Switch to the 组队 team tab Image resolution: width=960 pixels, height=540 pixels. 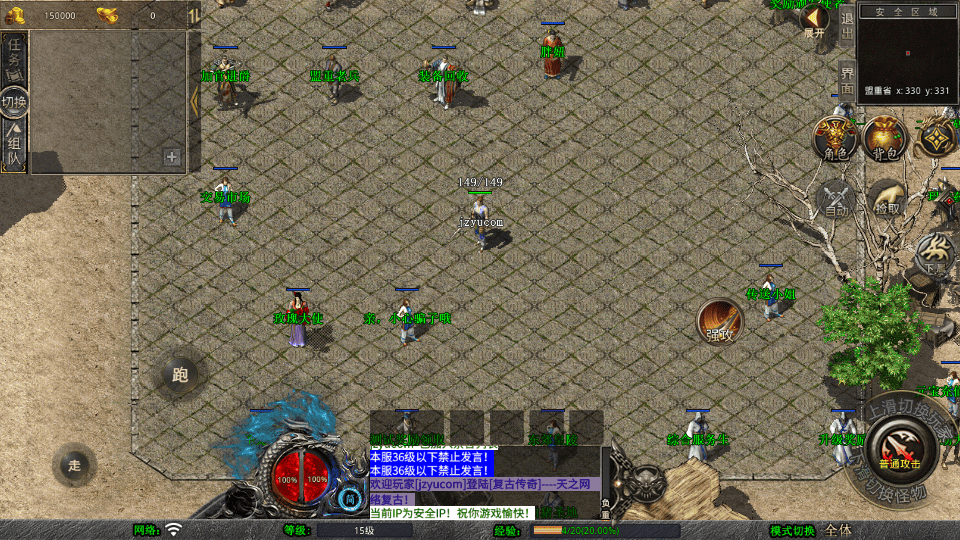coord(14,147)
